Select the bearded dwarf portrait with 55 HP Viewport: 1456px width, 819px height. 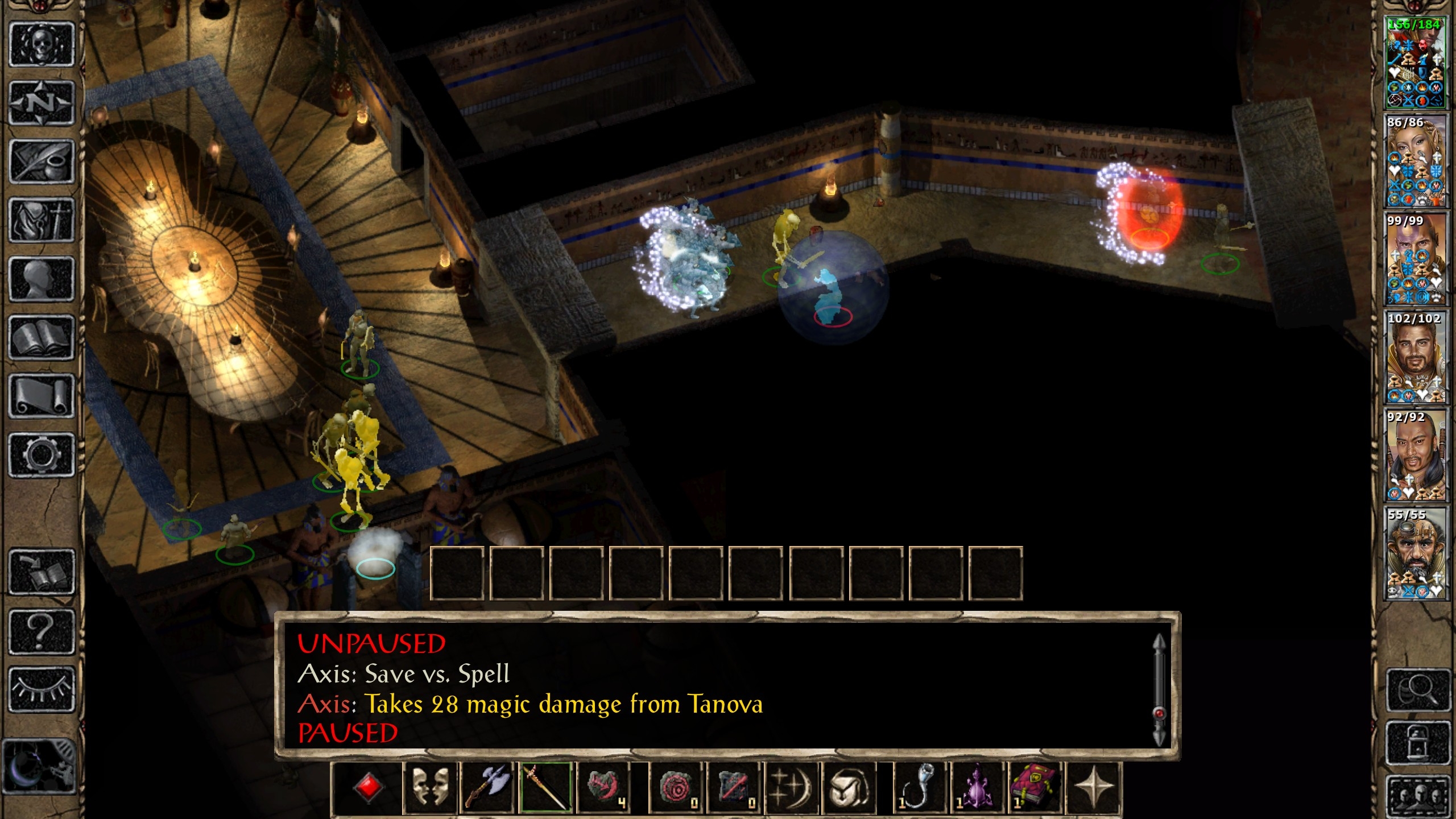[x=1415, y=553]
